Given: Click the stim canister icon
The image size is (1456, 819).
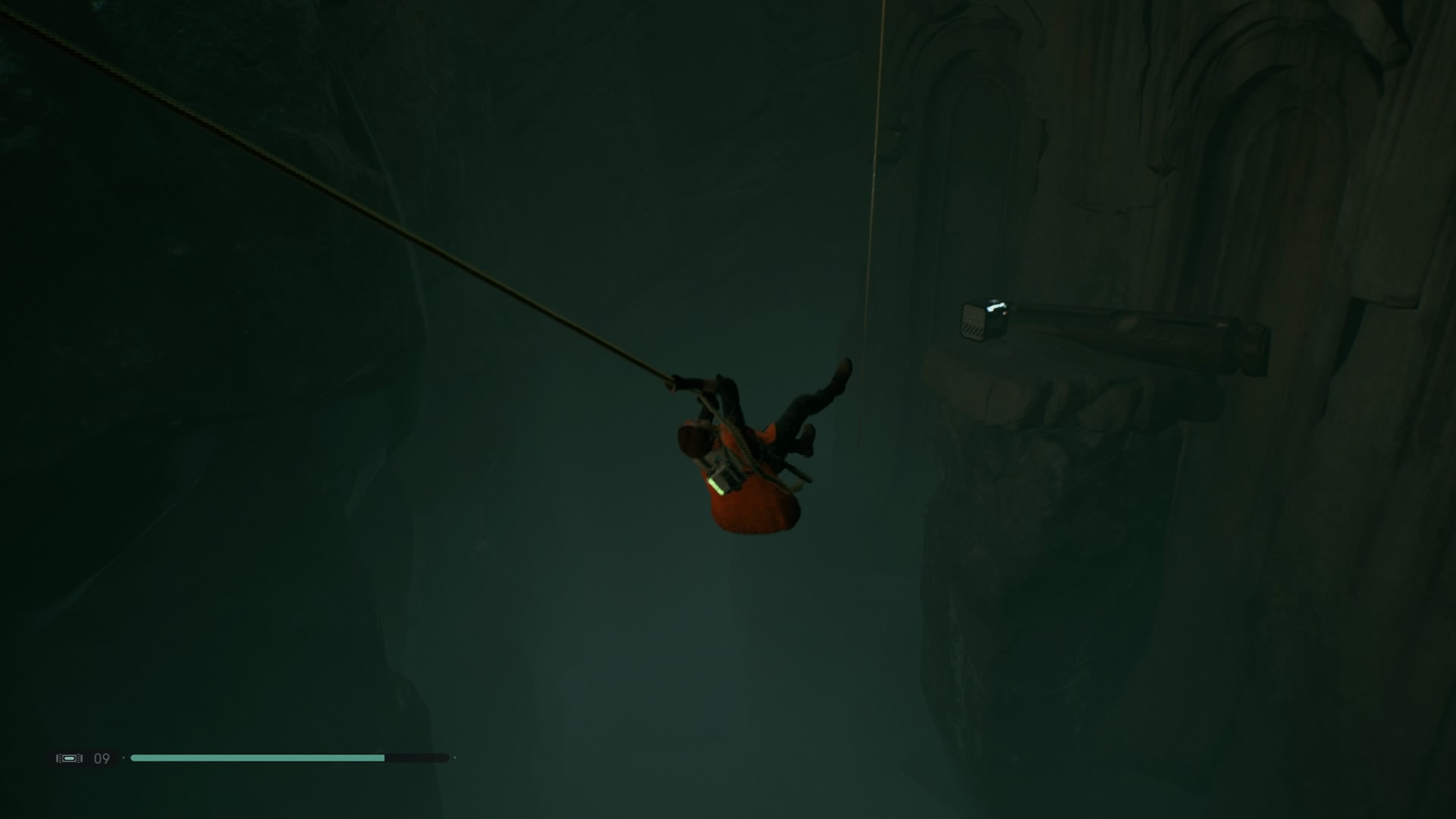Looking at the screenshot, I should 69,758.
